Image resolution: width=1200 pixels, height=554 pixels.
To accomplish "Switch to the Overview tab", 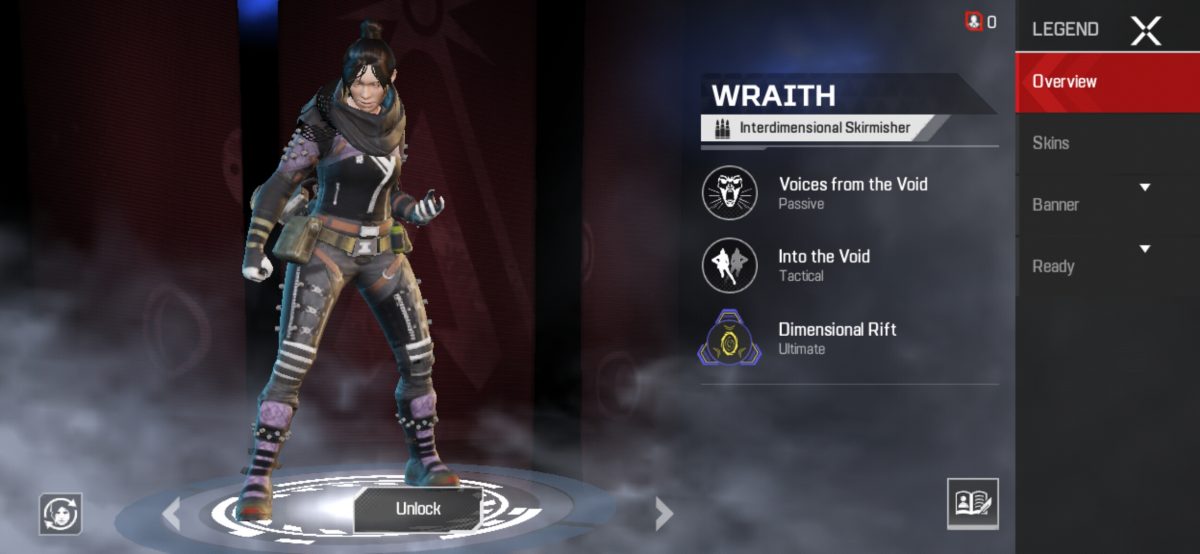I will click(1107, 82).
